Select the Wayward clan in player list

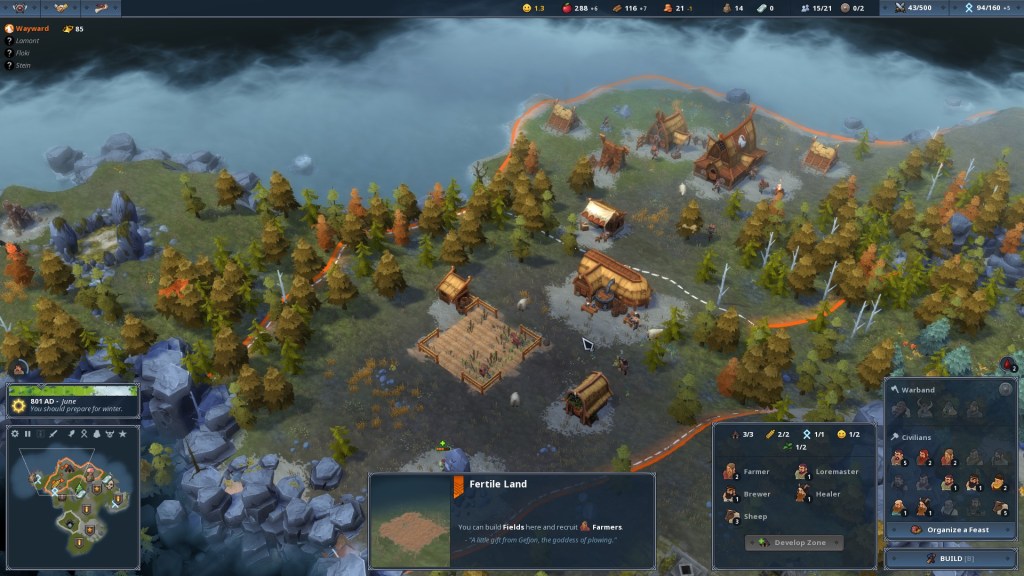click(x=32, y=29)
